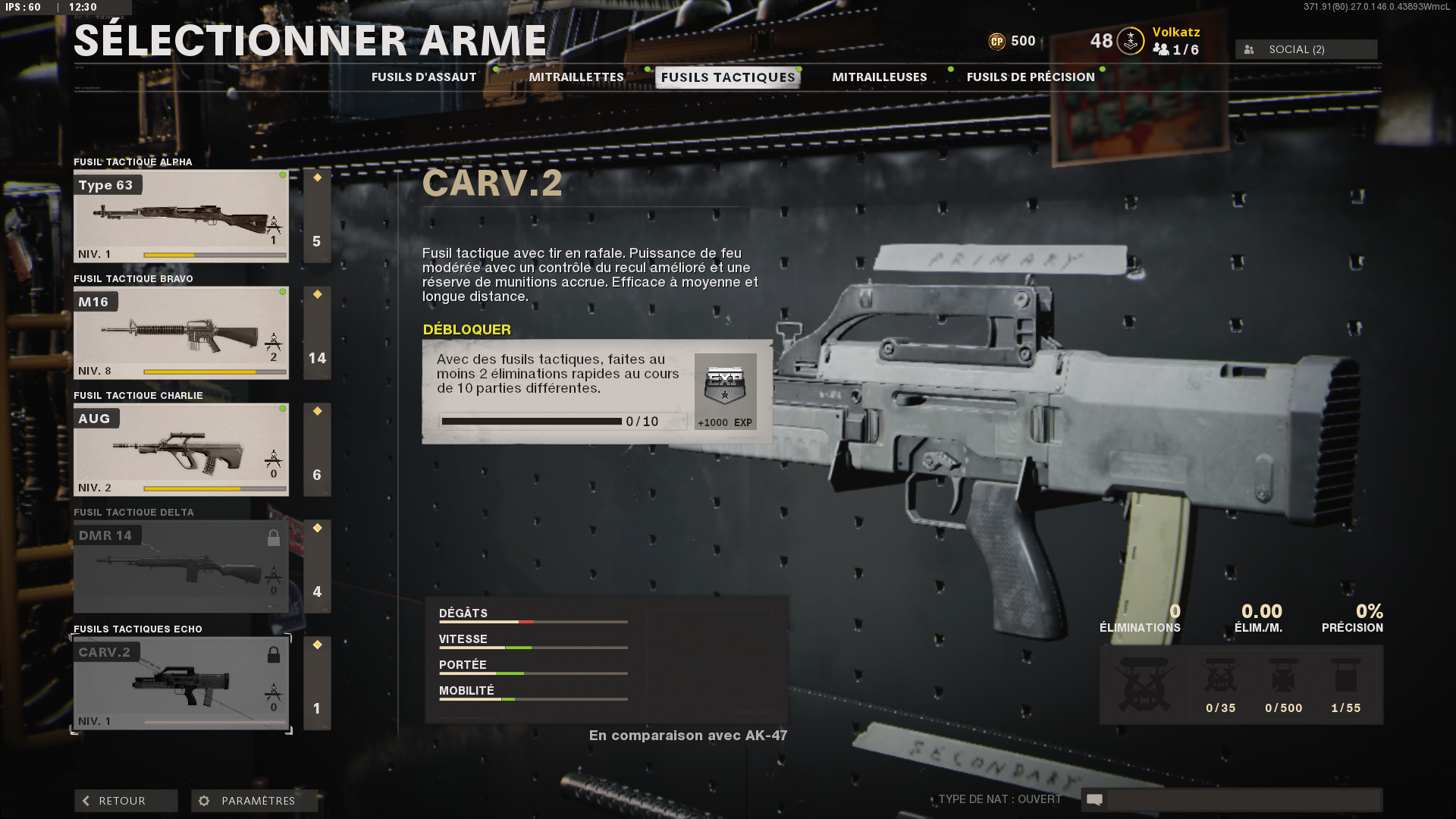
Task: Choose the M16 tactical rifle
Action: pyautogui.click(x=180, y=332)
